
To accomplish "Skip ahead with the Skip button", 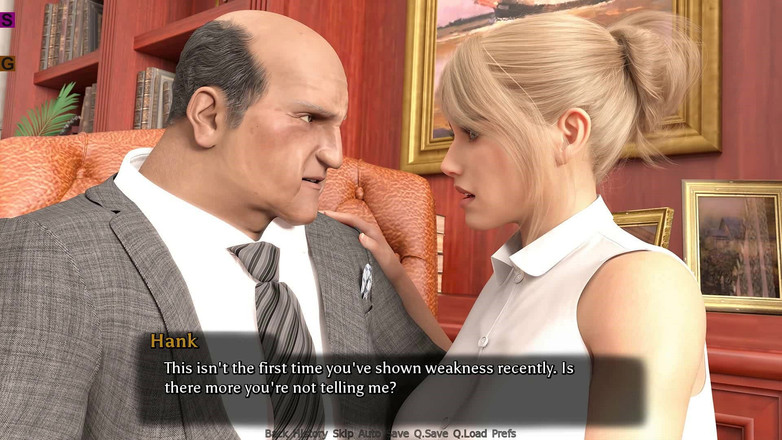I will coord(343,433).
